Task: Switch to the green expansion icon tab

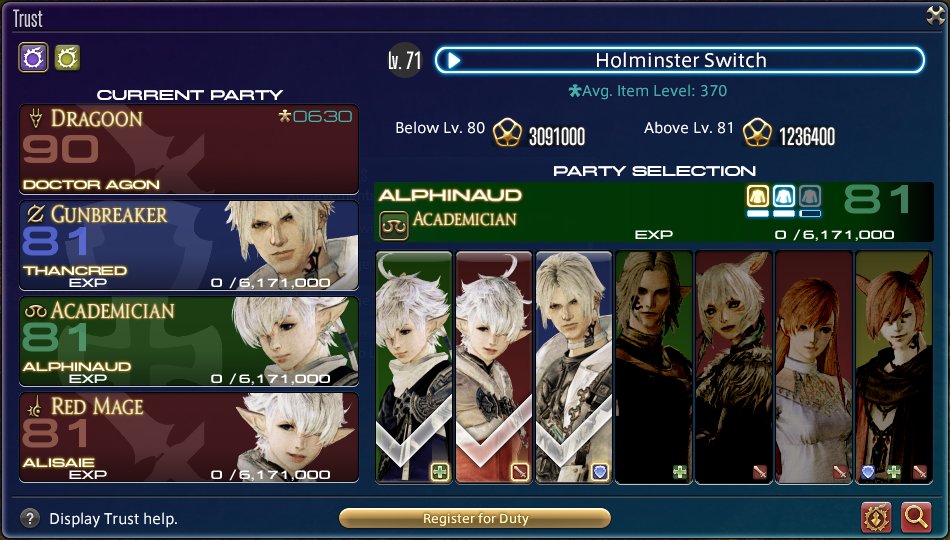Action: tap(67, 58)
